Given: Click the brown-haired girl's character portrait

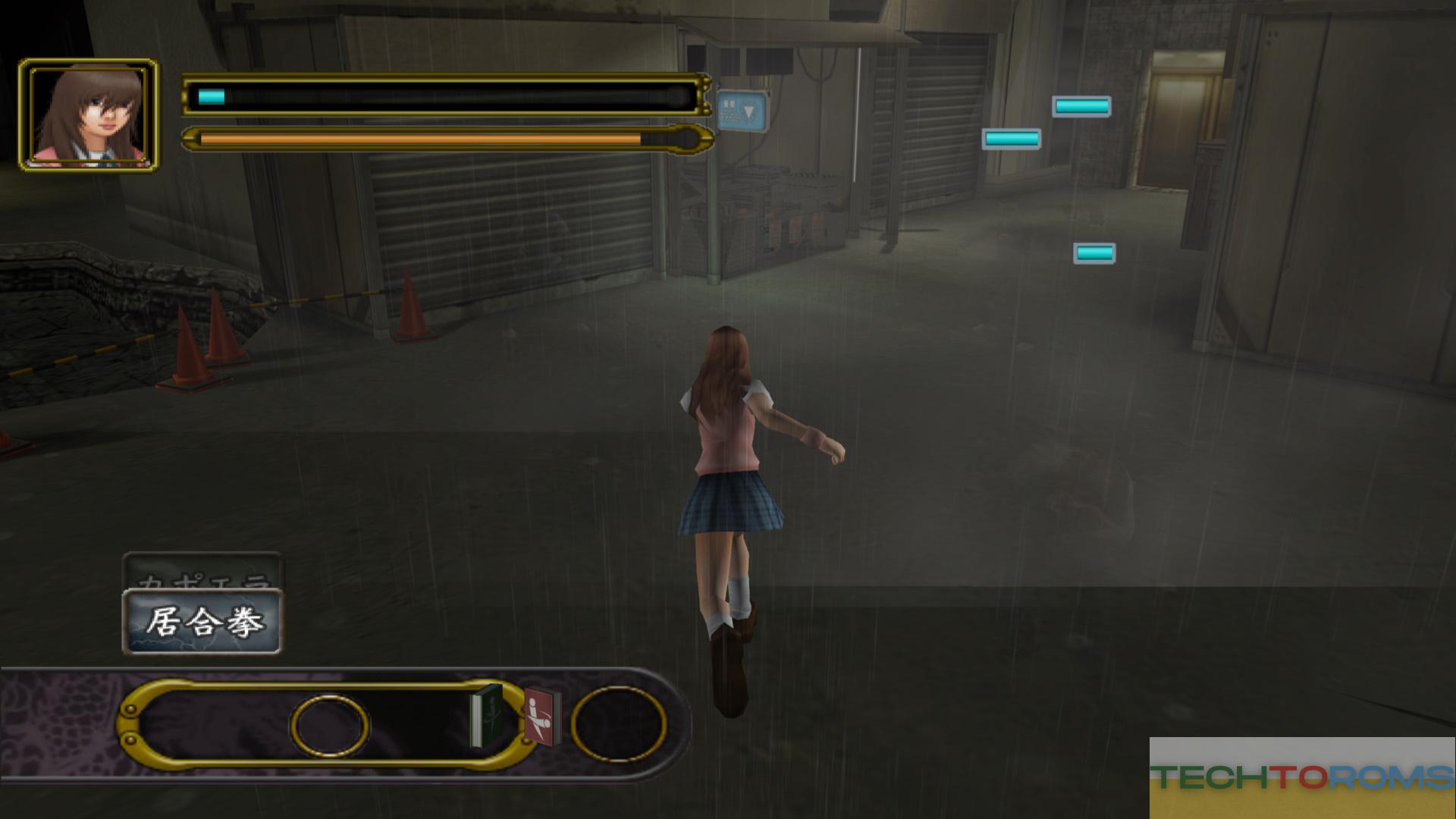Looking at the screenshot, I should [89, 114].
